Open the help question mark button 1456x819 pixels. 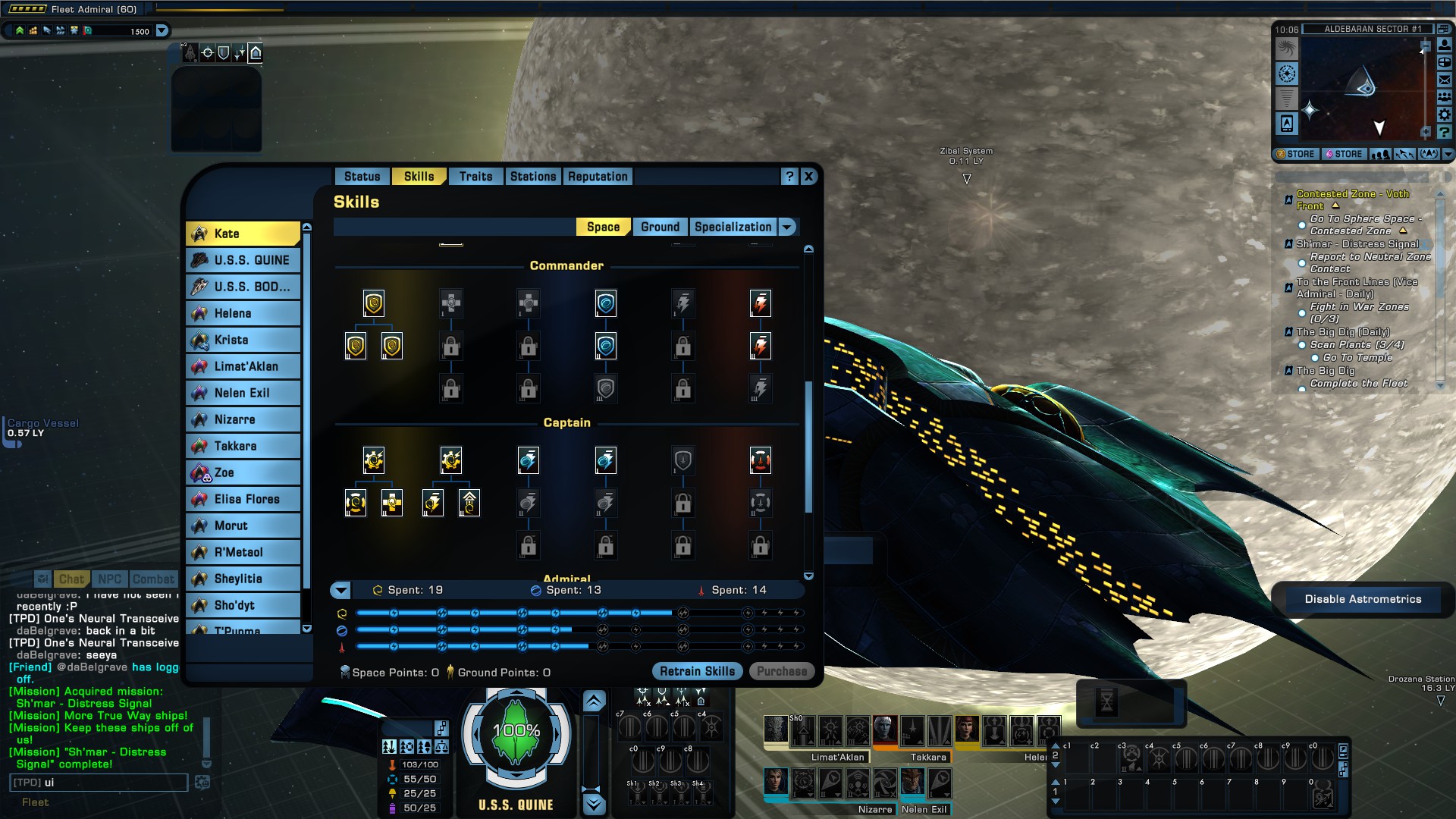(789, 177)
